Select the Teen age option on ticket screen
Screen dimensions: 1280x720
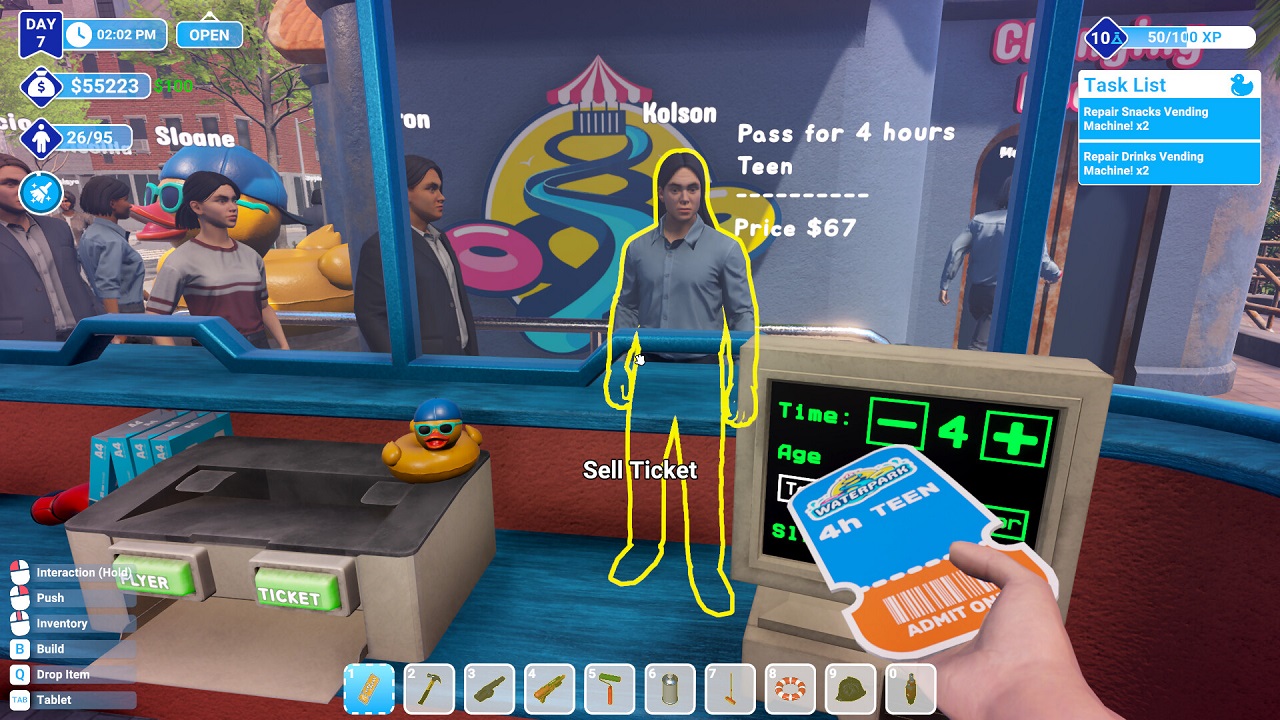(793, 487)
